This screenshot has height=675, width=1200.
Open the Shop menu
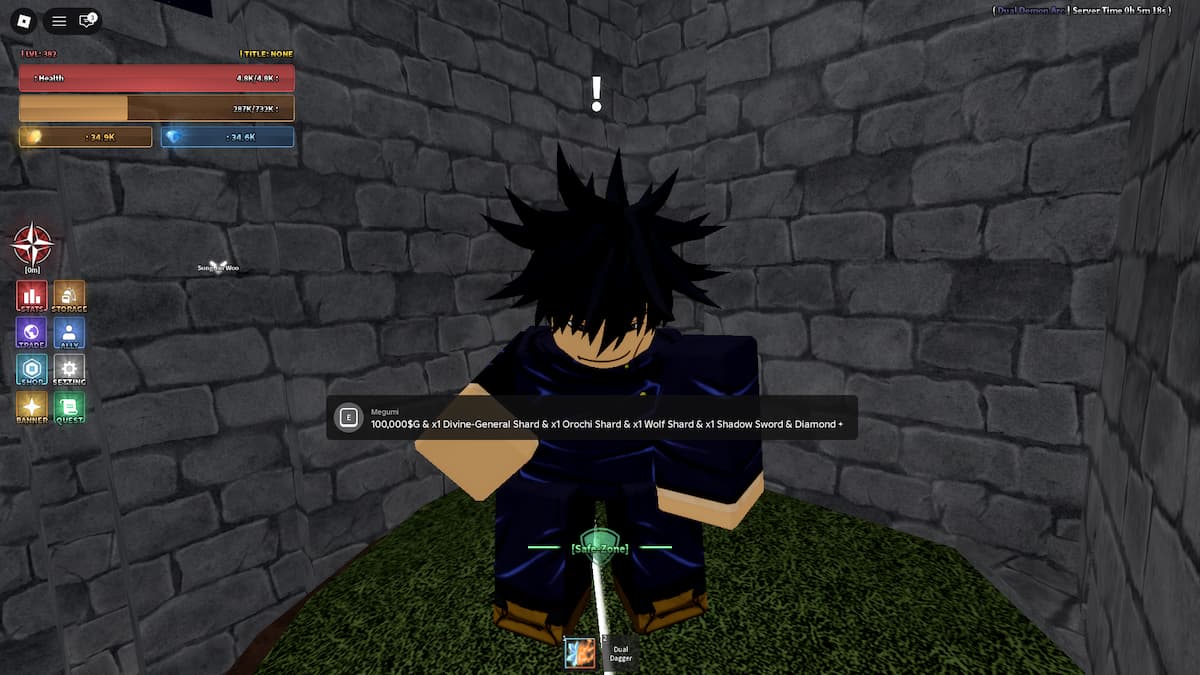[x=32, y=370]
